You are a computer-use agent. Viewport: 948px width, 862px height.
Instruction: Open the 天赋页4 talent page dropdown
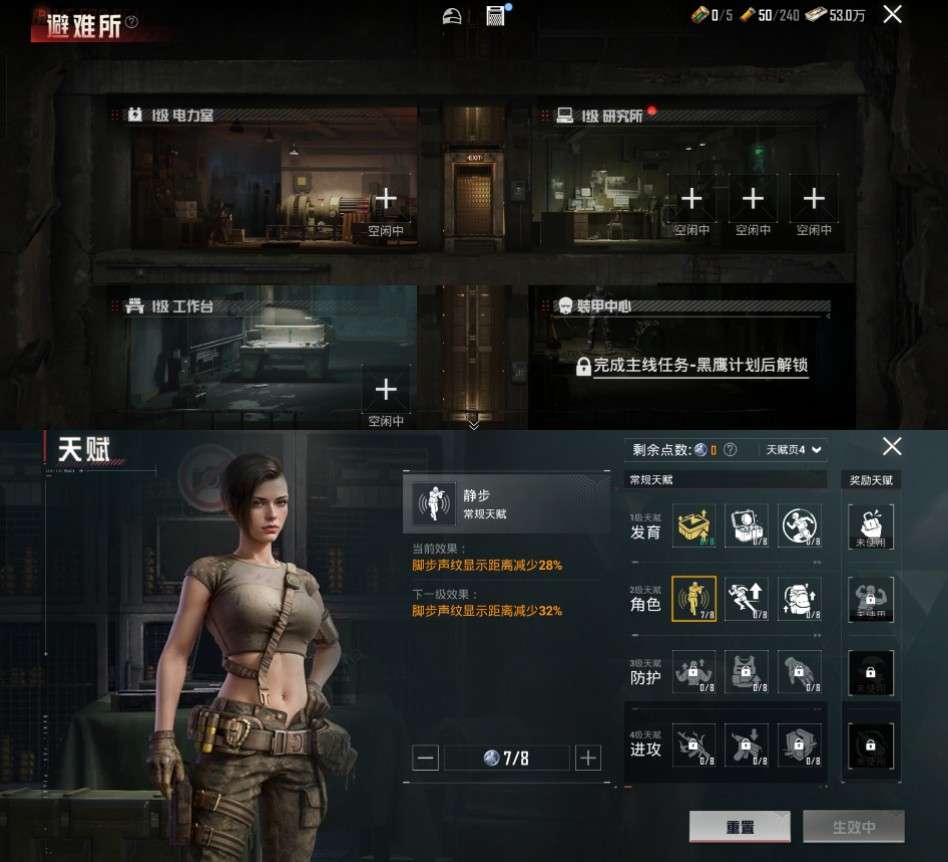[x=792, y=450]
